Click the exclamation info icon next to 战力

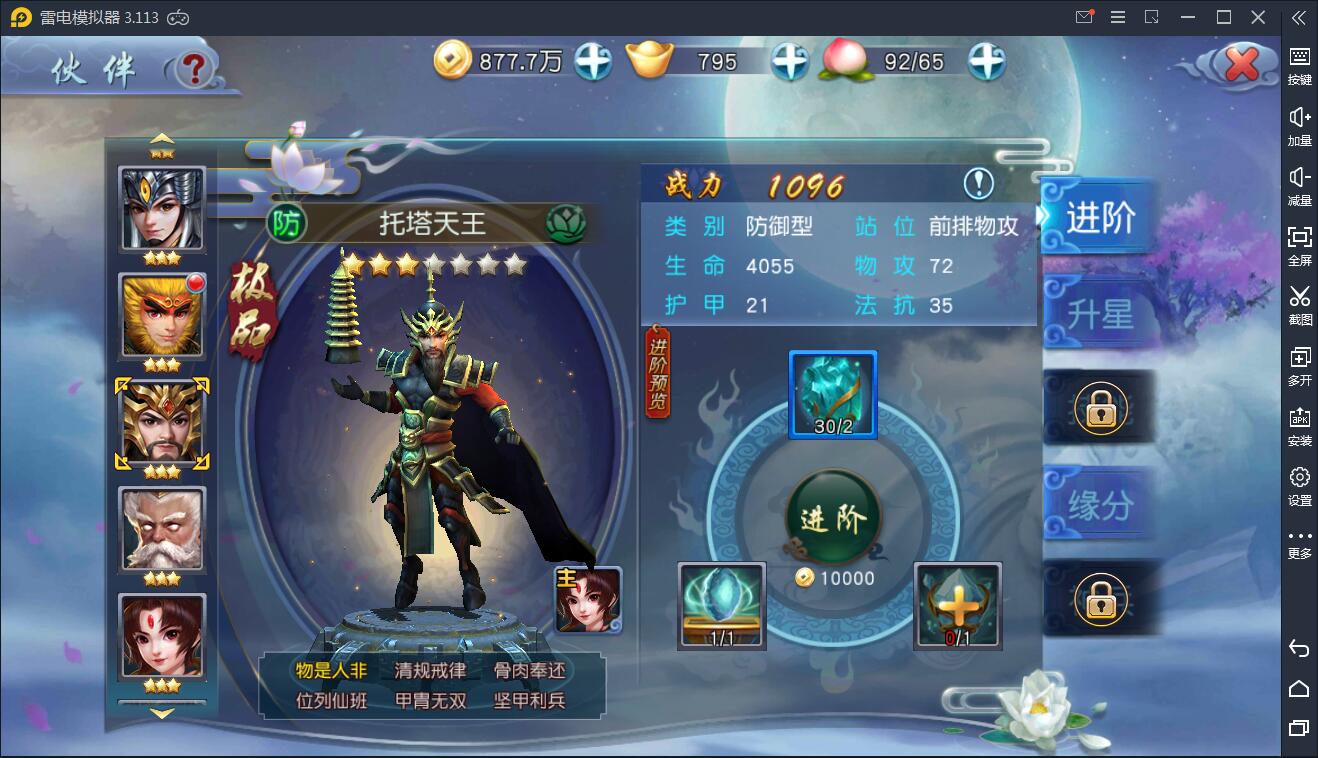tap(977, 184)
